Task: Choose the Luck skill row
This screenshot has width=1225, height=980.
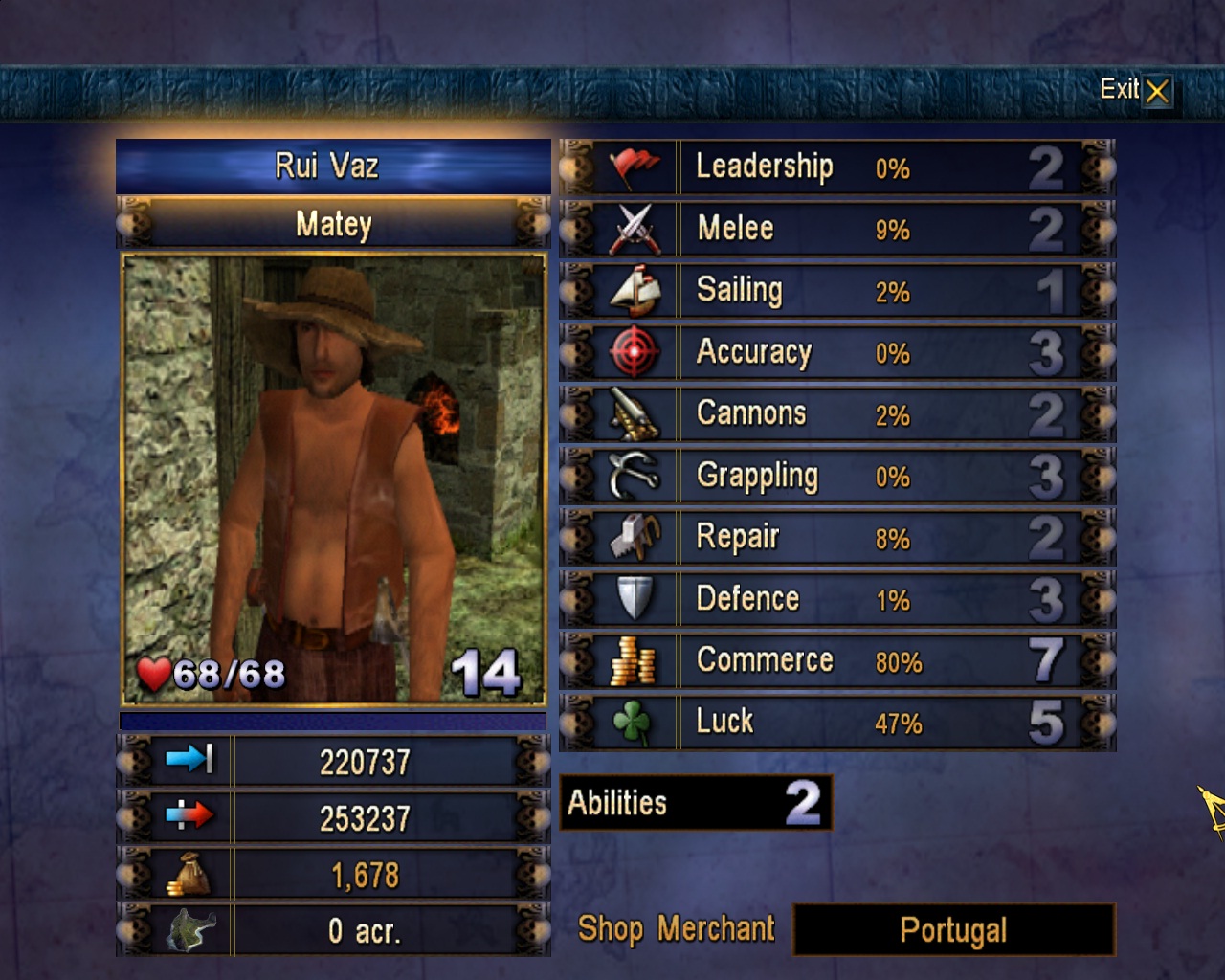Action: click(x=837, y=723)
